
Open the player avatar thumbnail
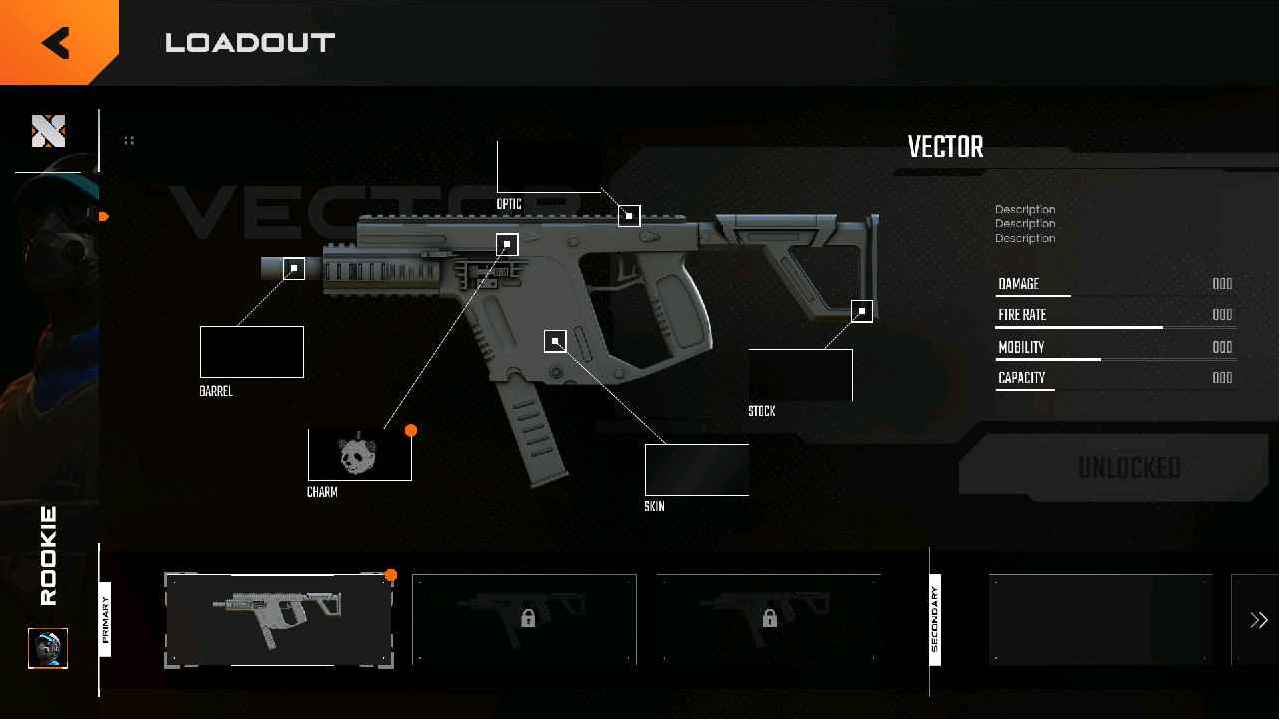coord(48,649)
